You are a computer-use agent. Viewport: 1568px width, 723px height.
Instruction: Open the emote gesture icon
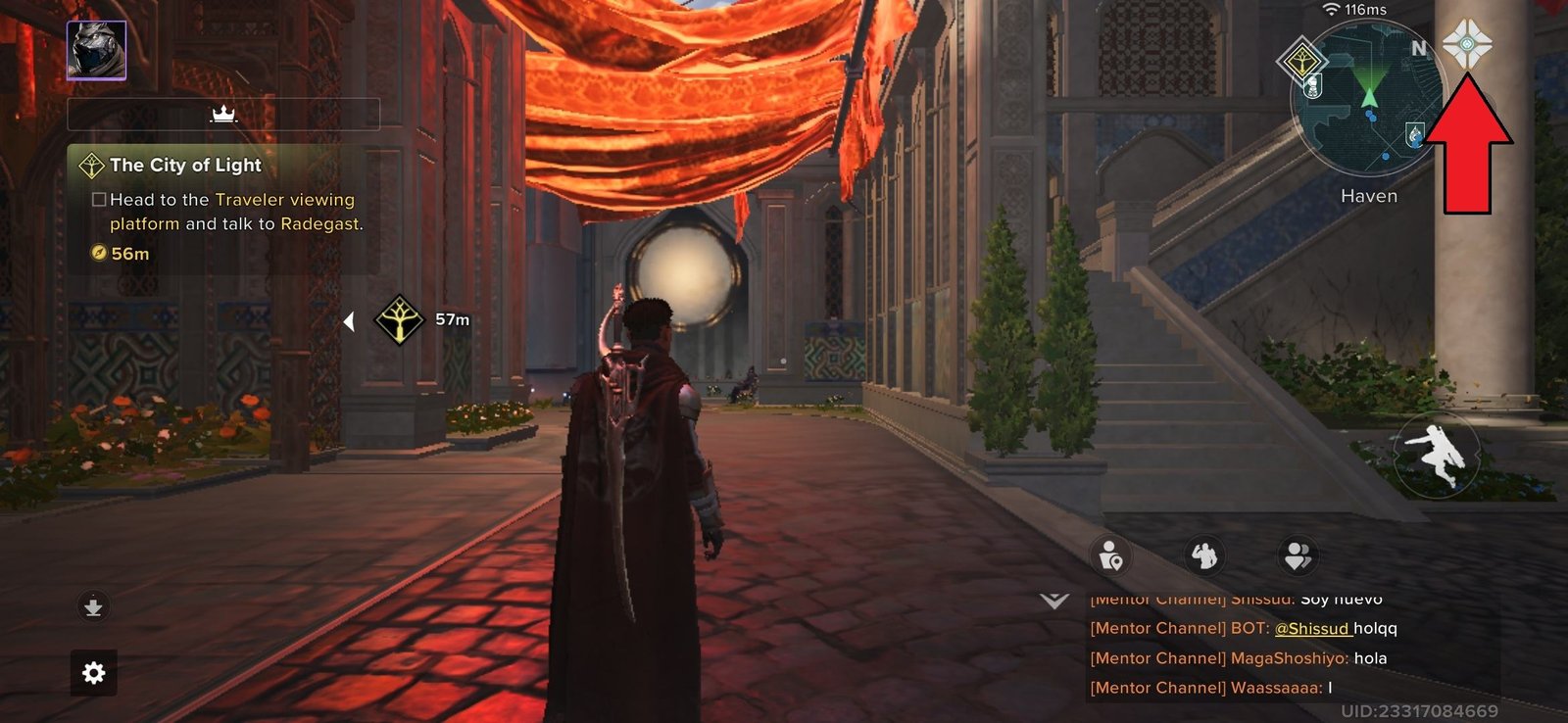(1203, 555)
